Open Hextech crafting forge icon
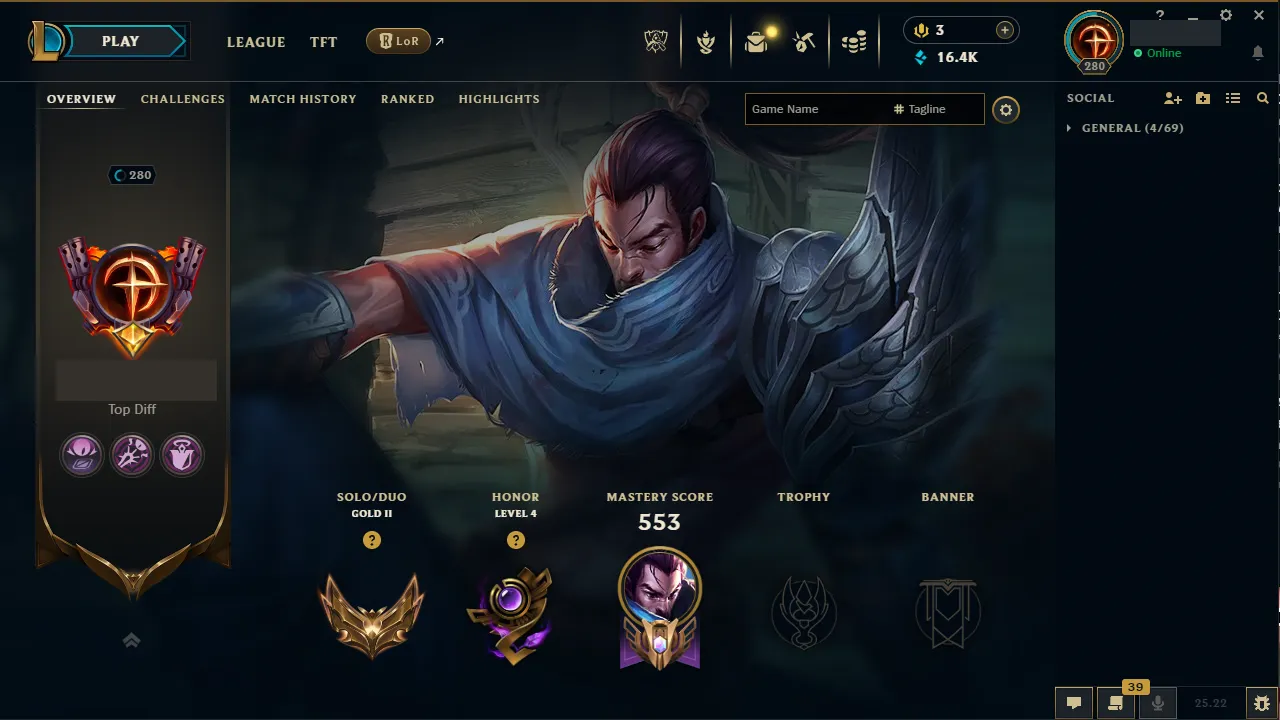This screenshot has width=1280, height=720. (x=805, y=41)
